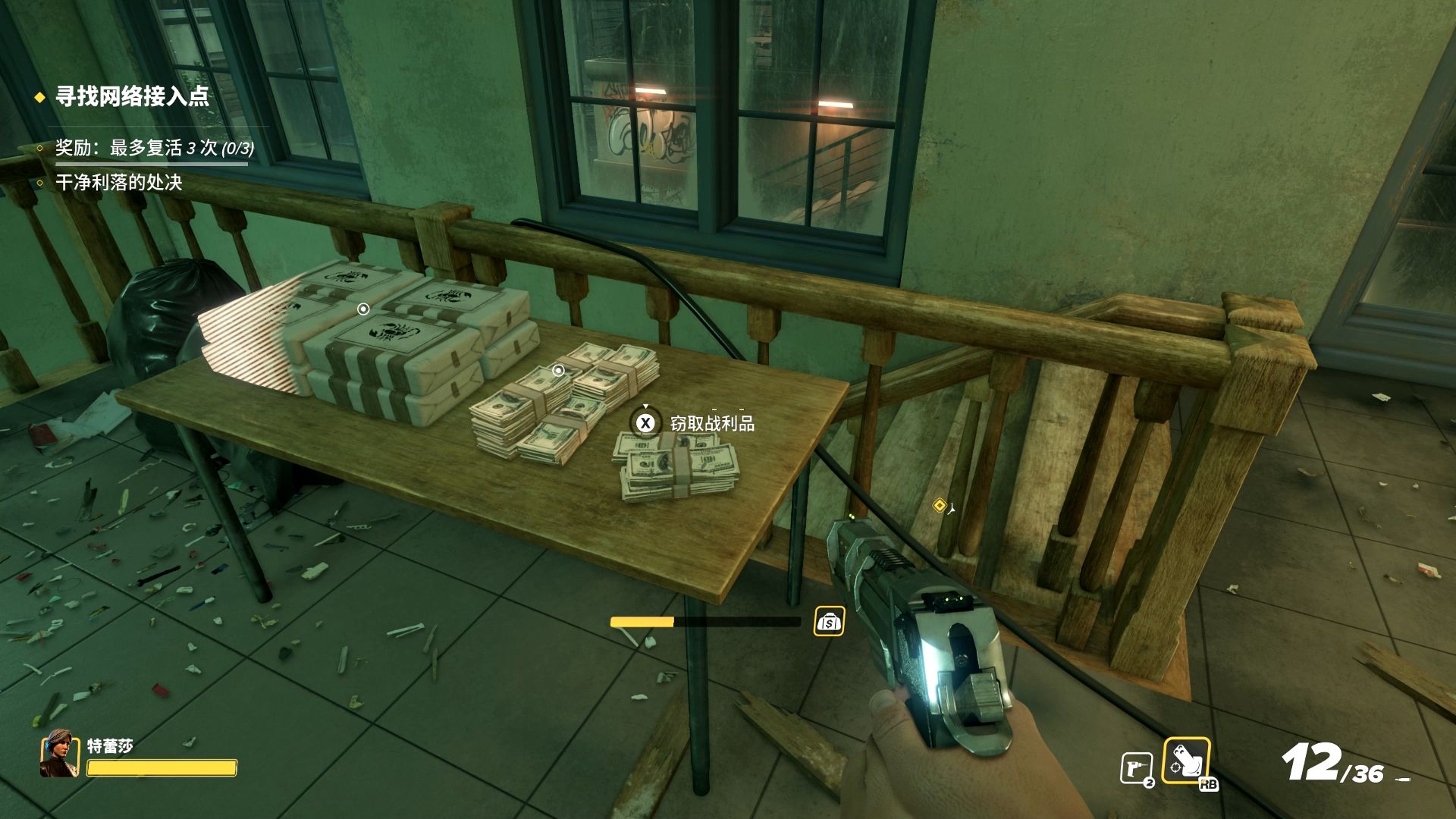This screenshot has height=819, width=1456.
Task: Select the drill equipment icon
Action: (x=1135, y=767)
